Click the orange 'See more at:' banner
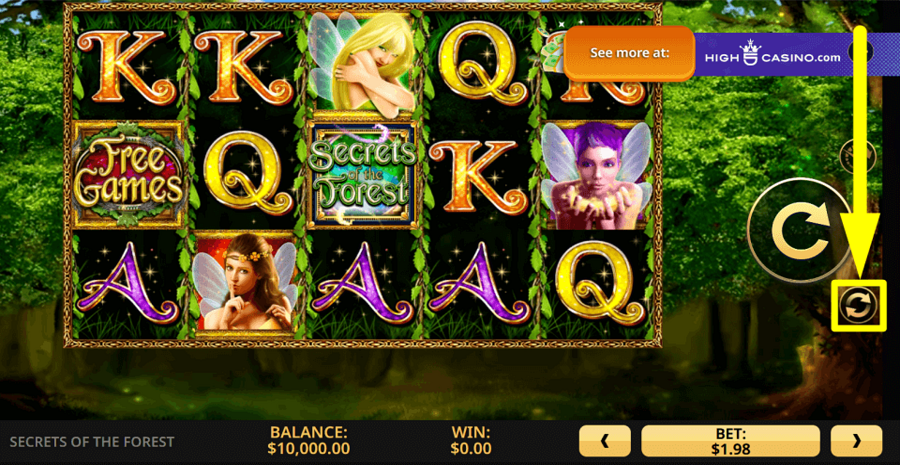 (x=629, y=54)
